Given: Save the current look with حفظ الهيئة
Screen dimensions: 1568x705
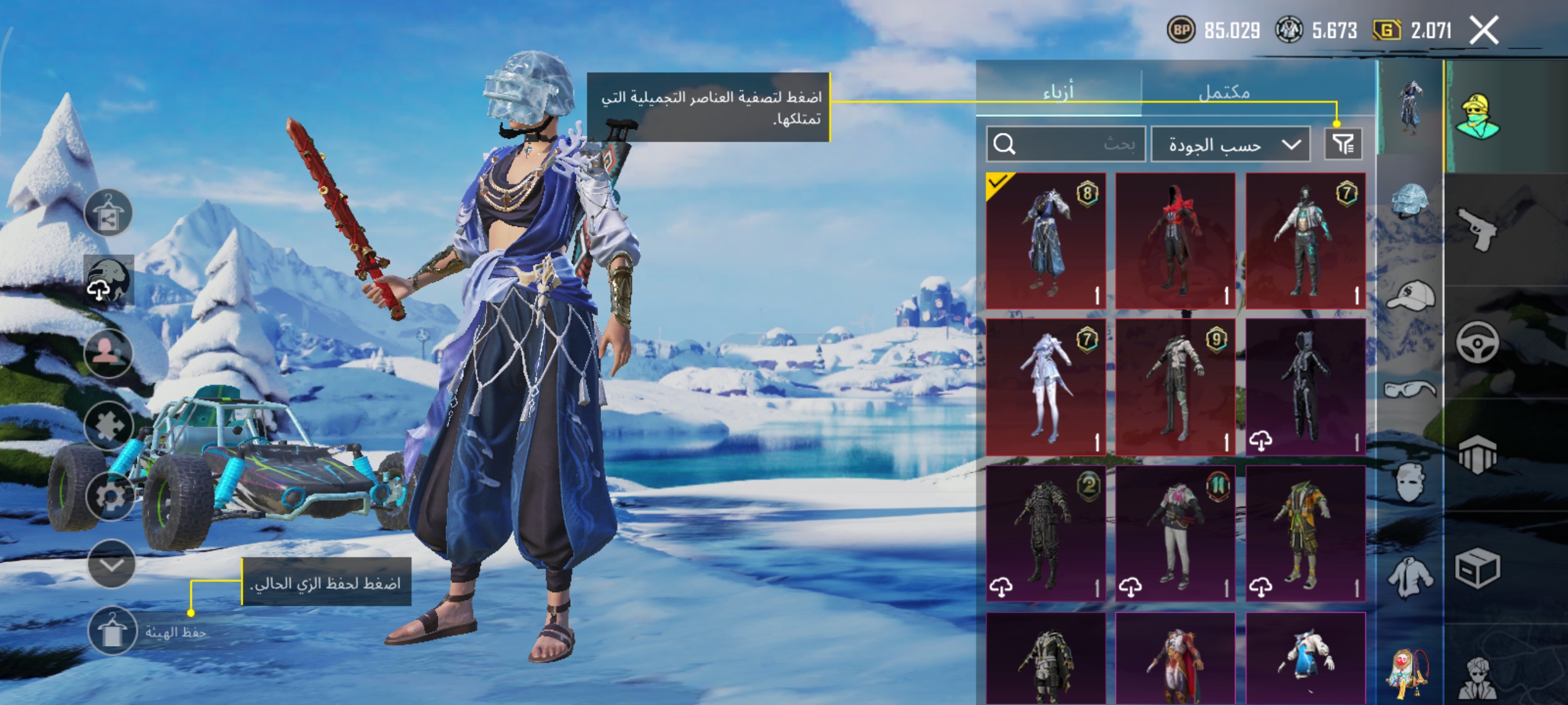Looking at the screenshot, I should pyautogui.click(x=113, y=632).
